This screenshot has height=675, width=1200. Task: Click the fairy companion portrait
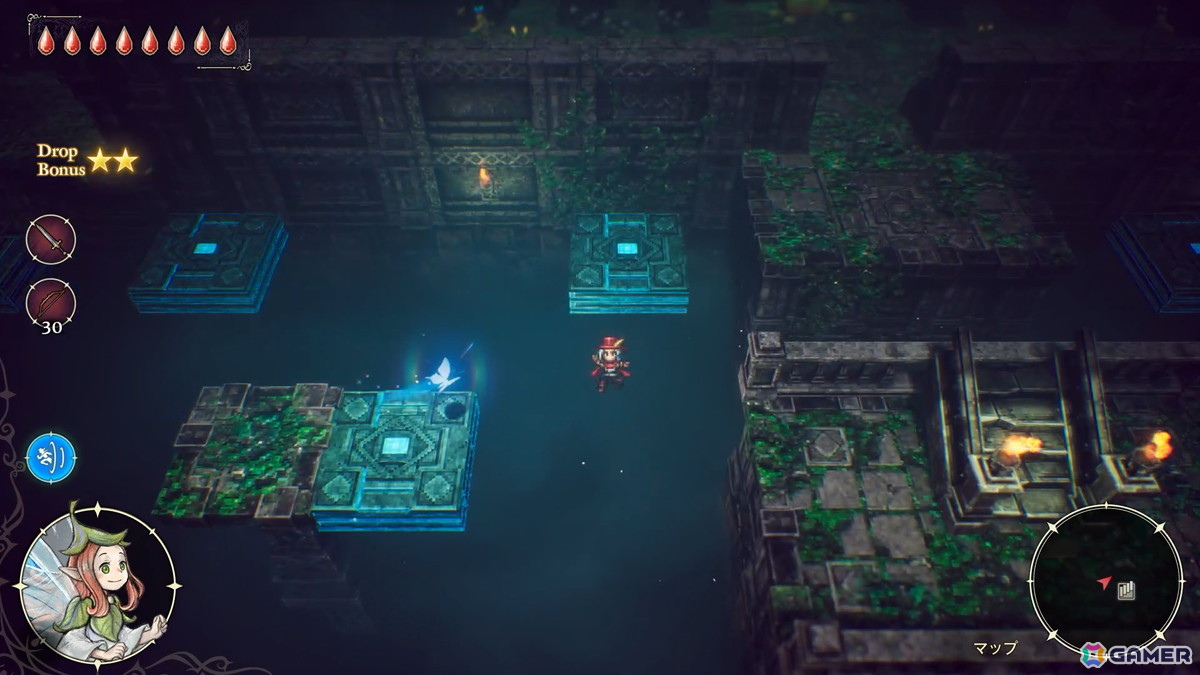click(97, 584)
